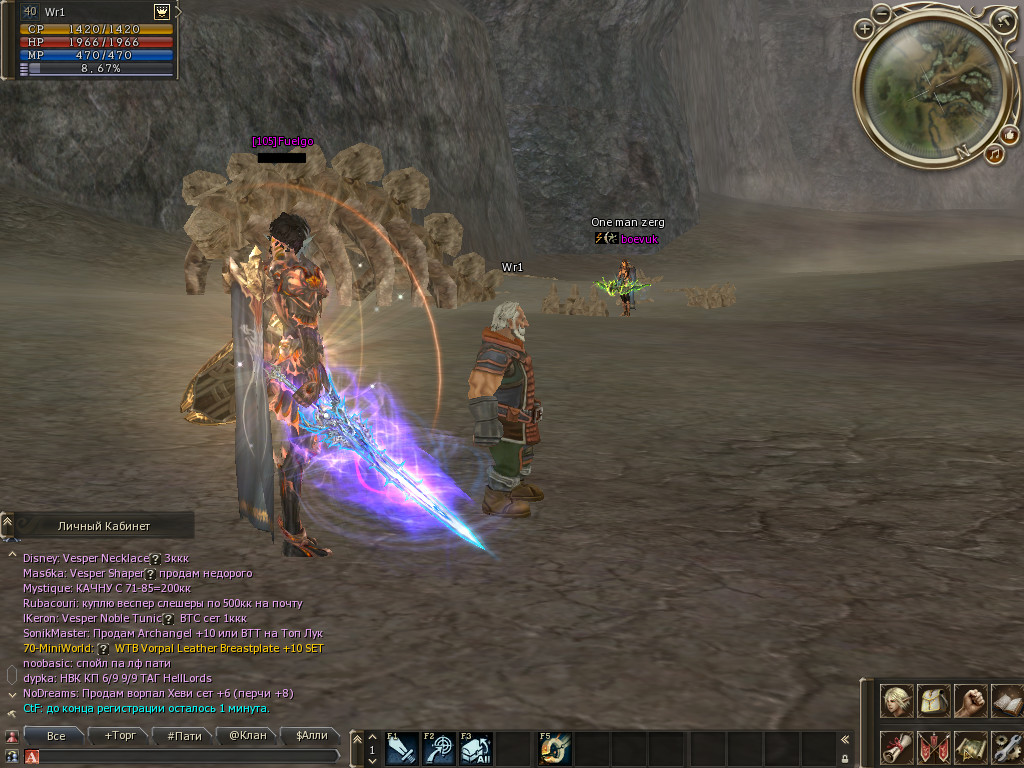Activate the F3 pick up All shortcut

click(475, 748)
